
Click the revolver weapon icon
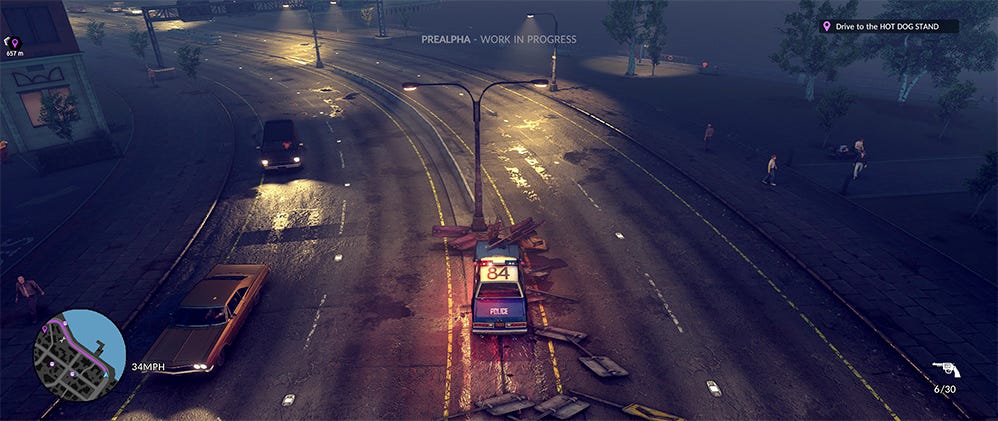[x=945, y=370]
